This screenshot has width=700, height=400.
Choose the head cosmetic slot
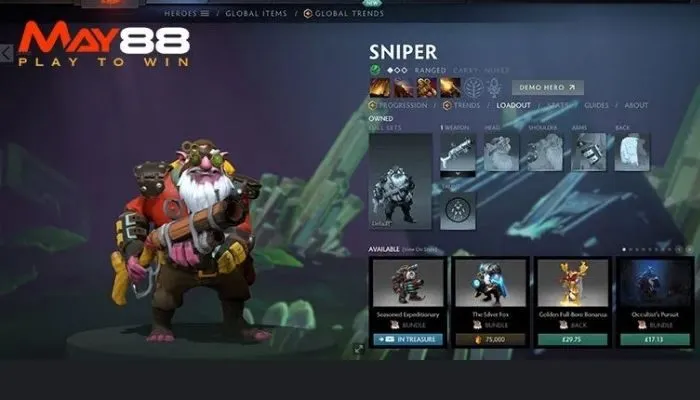[x=502, y=152]
